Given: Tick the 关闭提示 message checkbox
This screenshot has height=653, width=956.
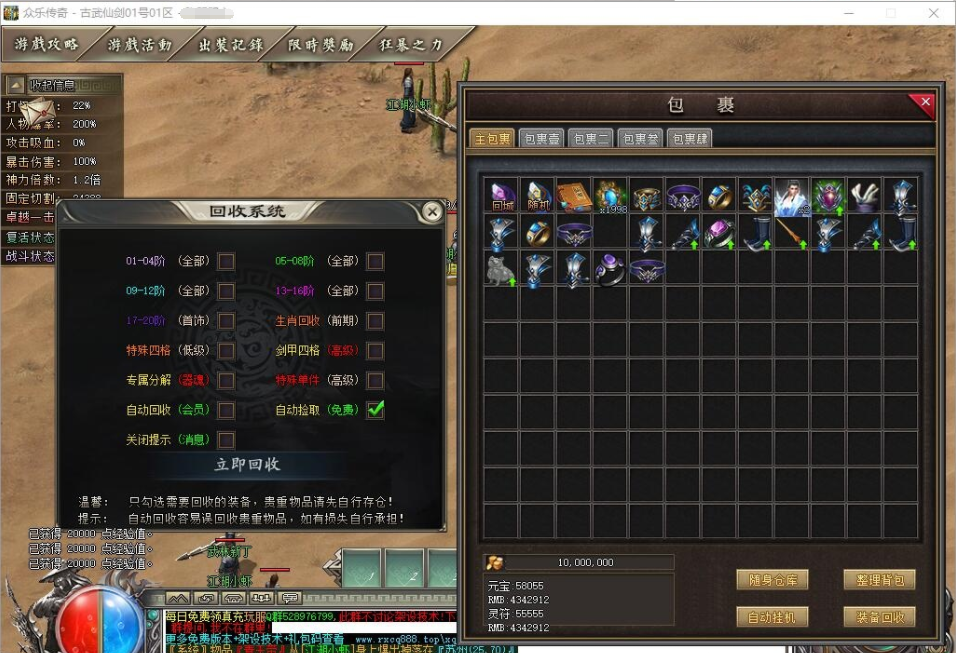Looking at the screenshot, I should (x=227, y=440).
